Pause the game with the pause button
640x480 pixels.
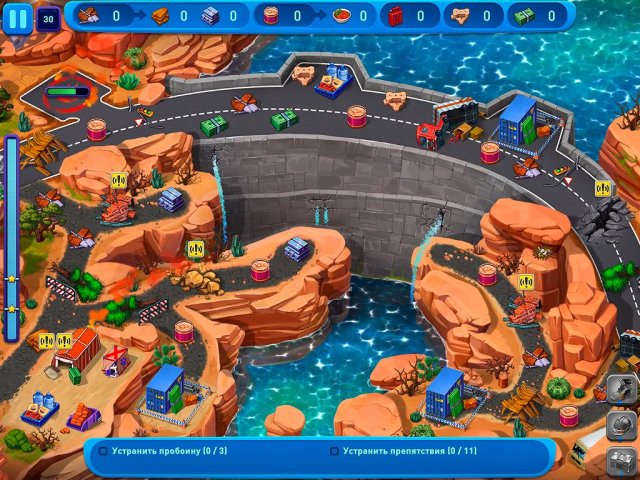[x=18, y=17]
